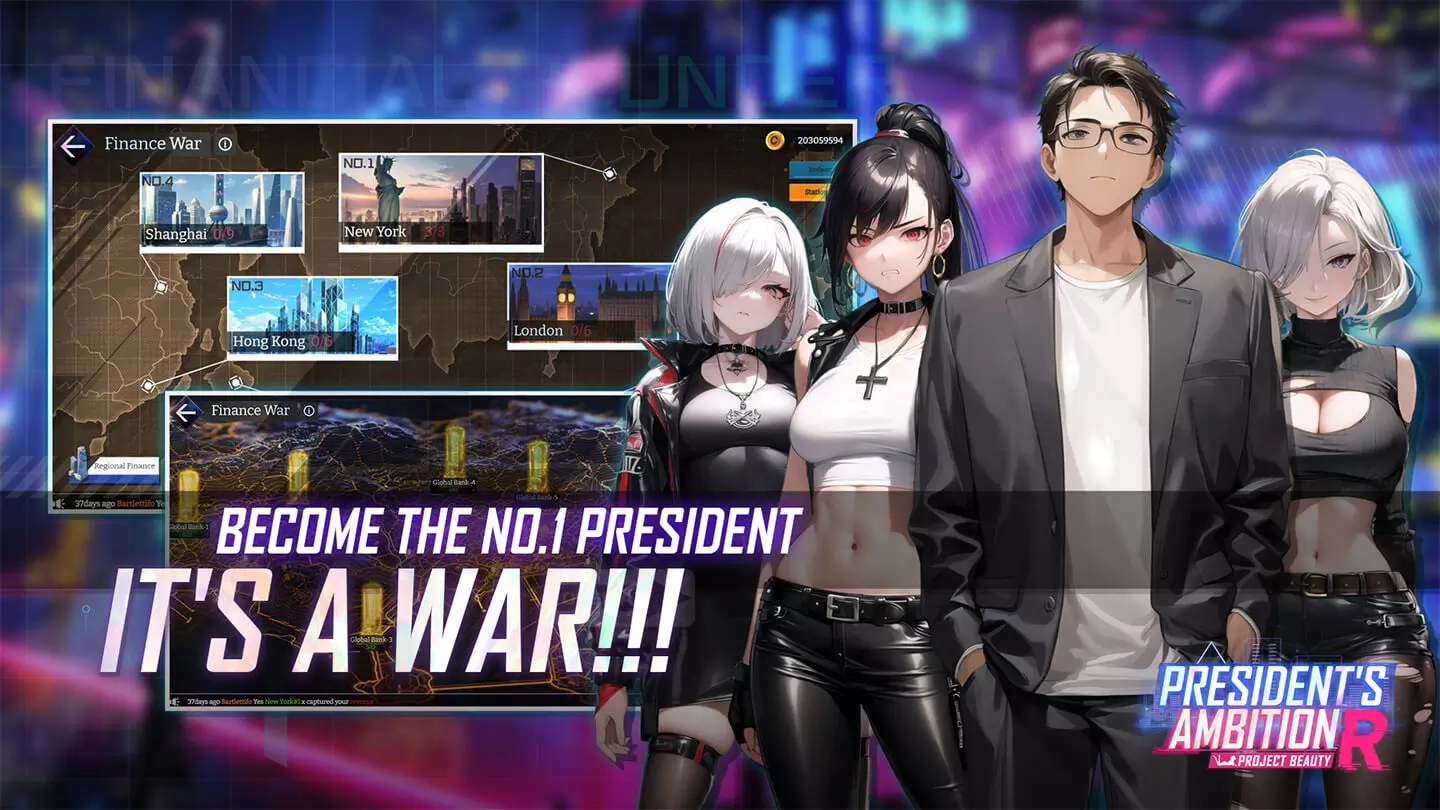Select the Global Bank-3 gold tower
Viewport: 1440px width, 810px height.
click(x=371, y=608)
